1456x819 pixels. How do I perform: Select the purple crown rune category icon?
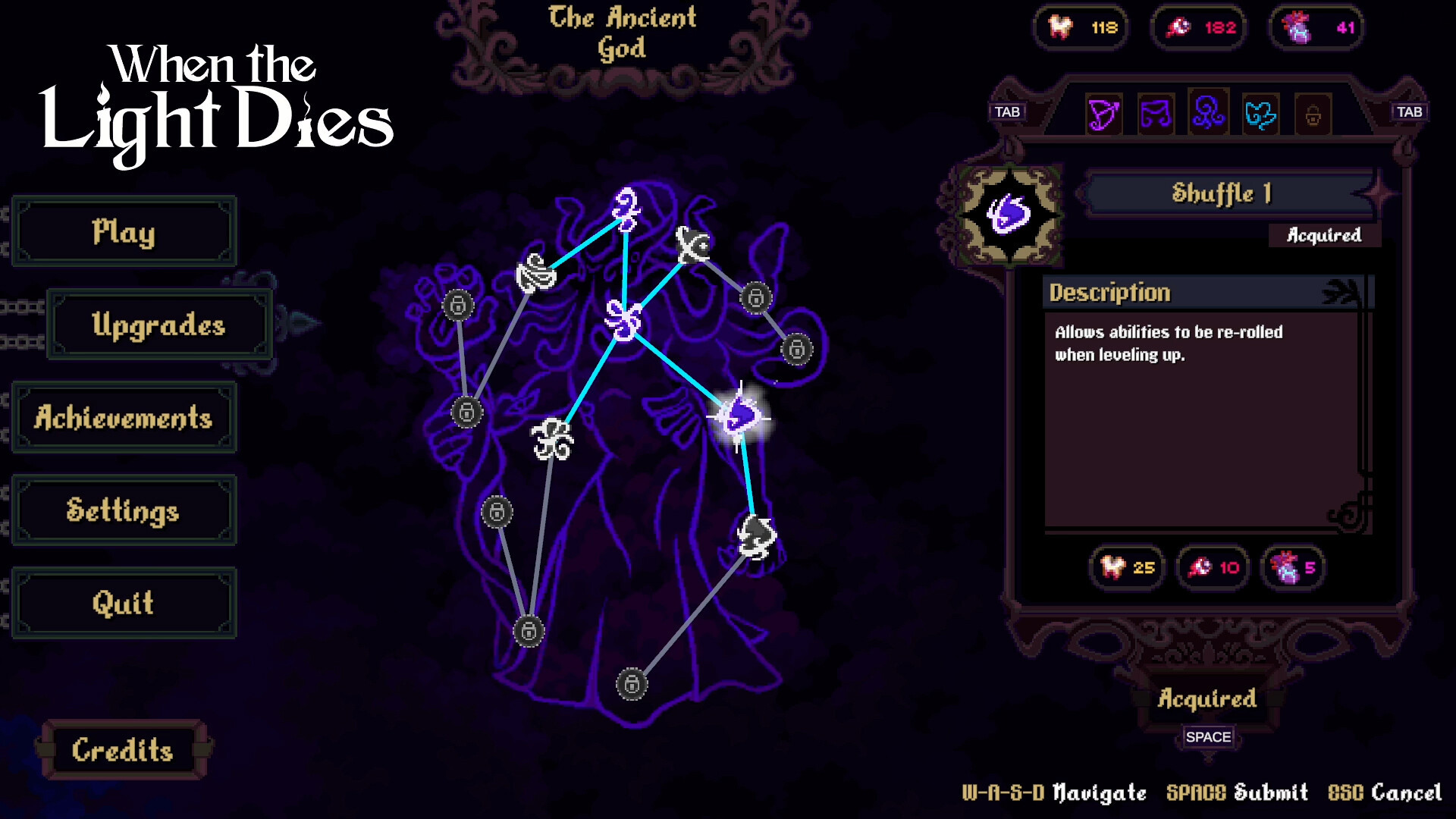click(x=1156, y=114)
